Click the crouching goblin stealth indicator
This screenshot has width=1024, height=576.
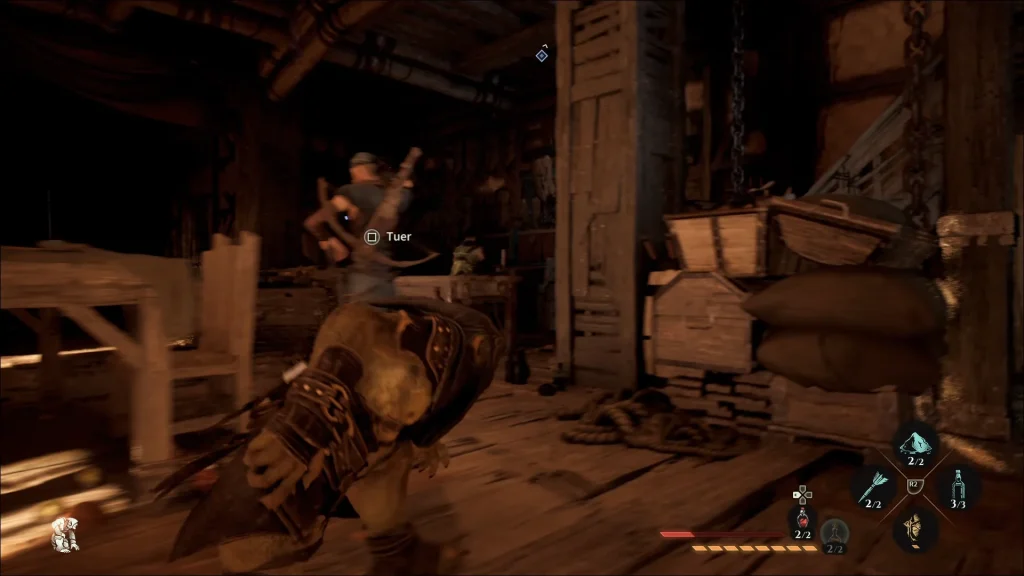click(65, 534)
